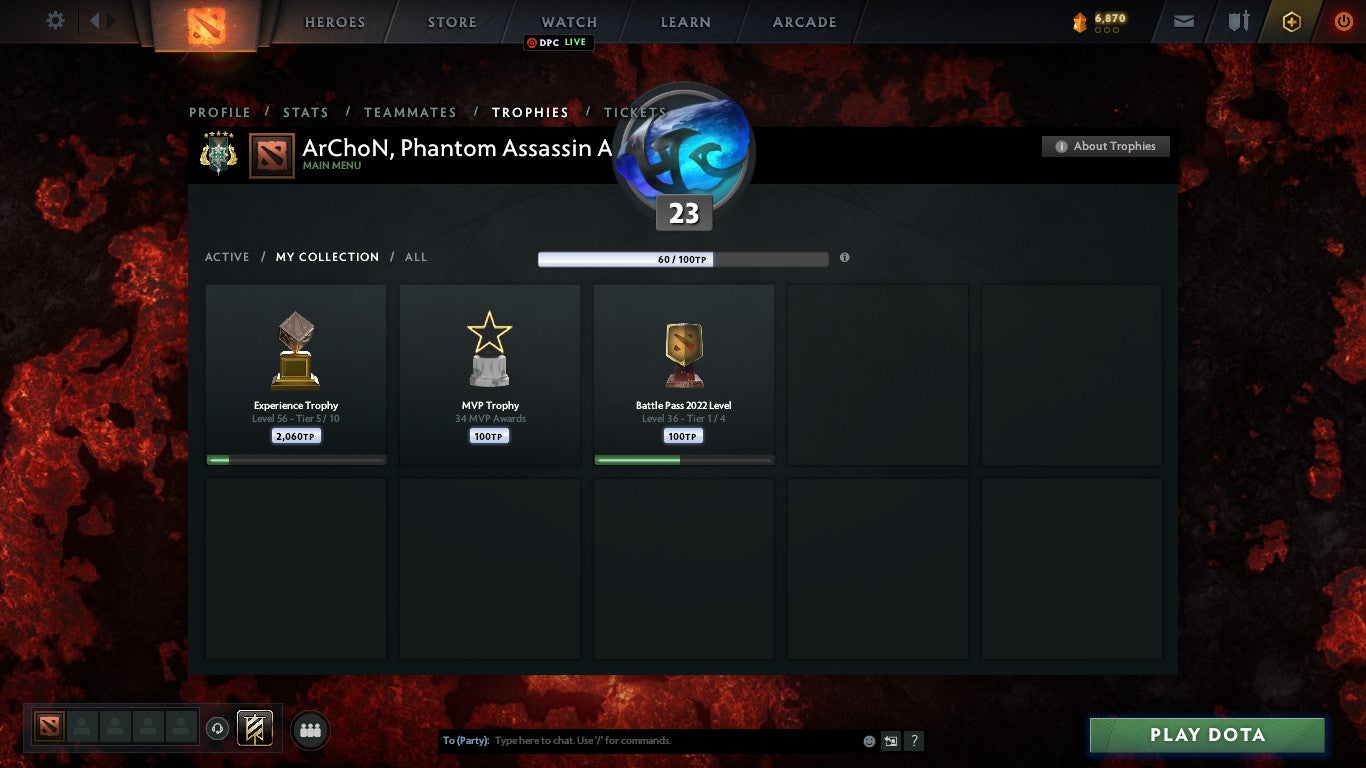Switch to the ALL trophies tab
This screenshot has width=1366, height=768.
coord(415,257)
